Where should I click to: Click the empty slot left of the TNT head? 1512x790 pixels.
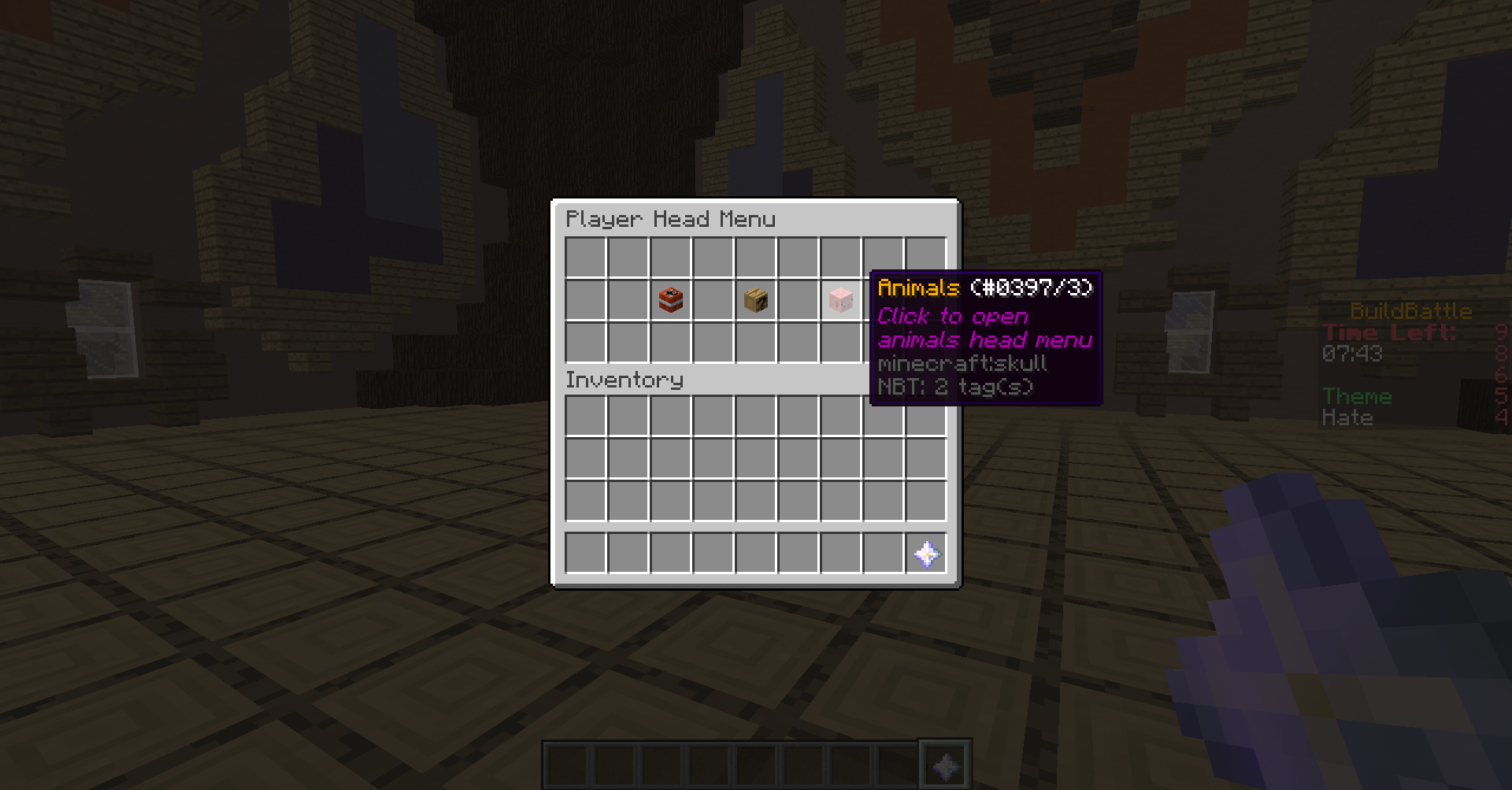627,299
